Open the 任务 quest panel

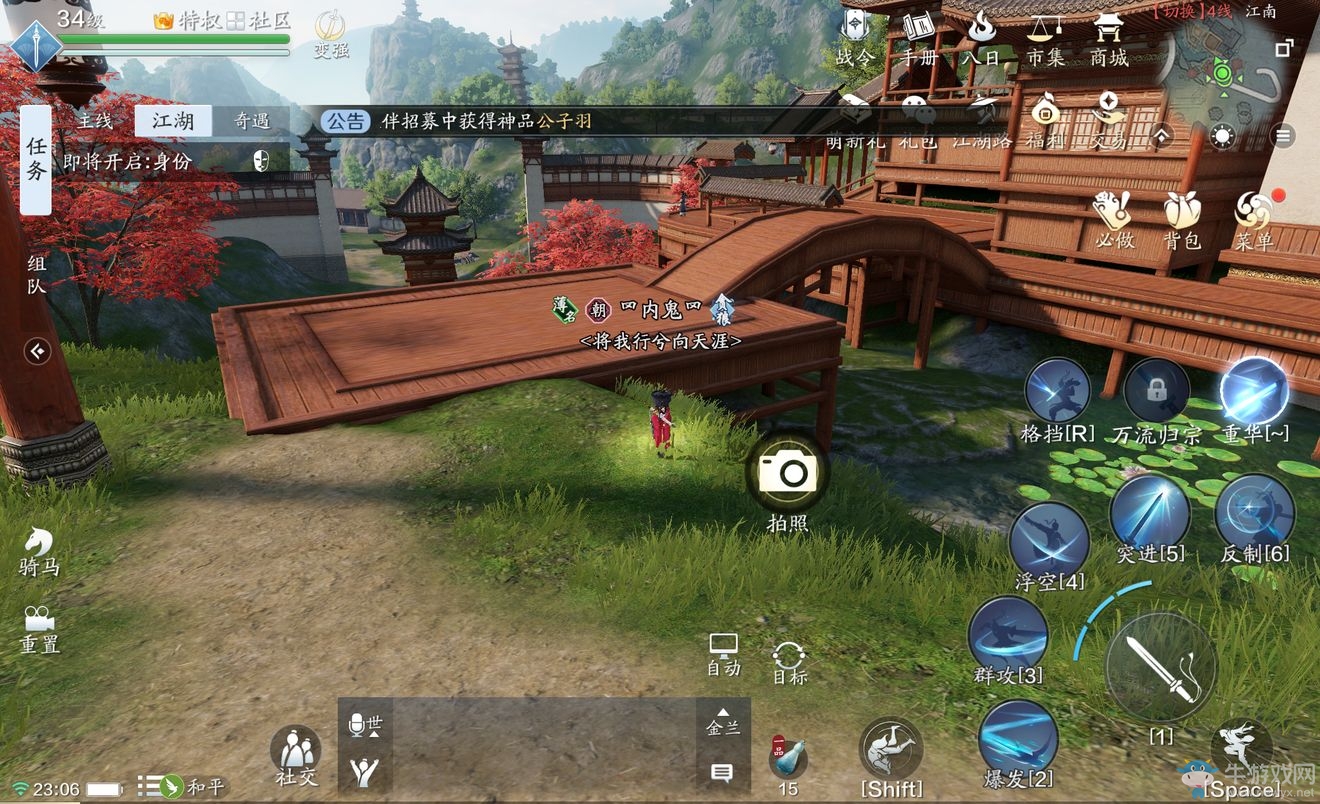coord(36,160)
